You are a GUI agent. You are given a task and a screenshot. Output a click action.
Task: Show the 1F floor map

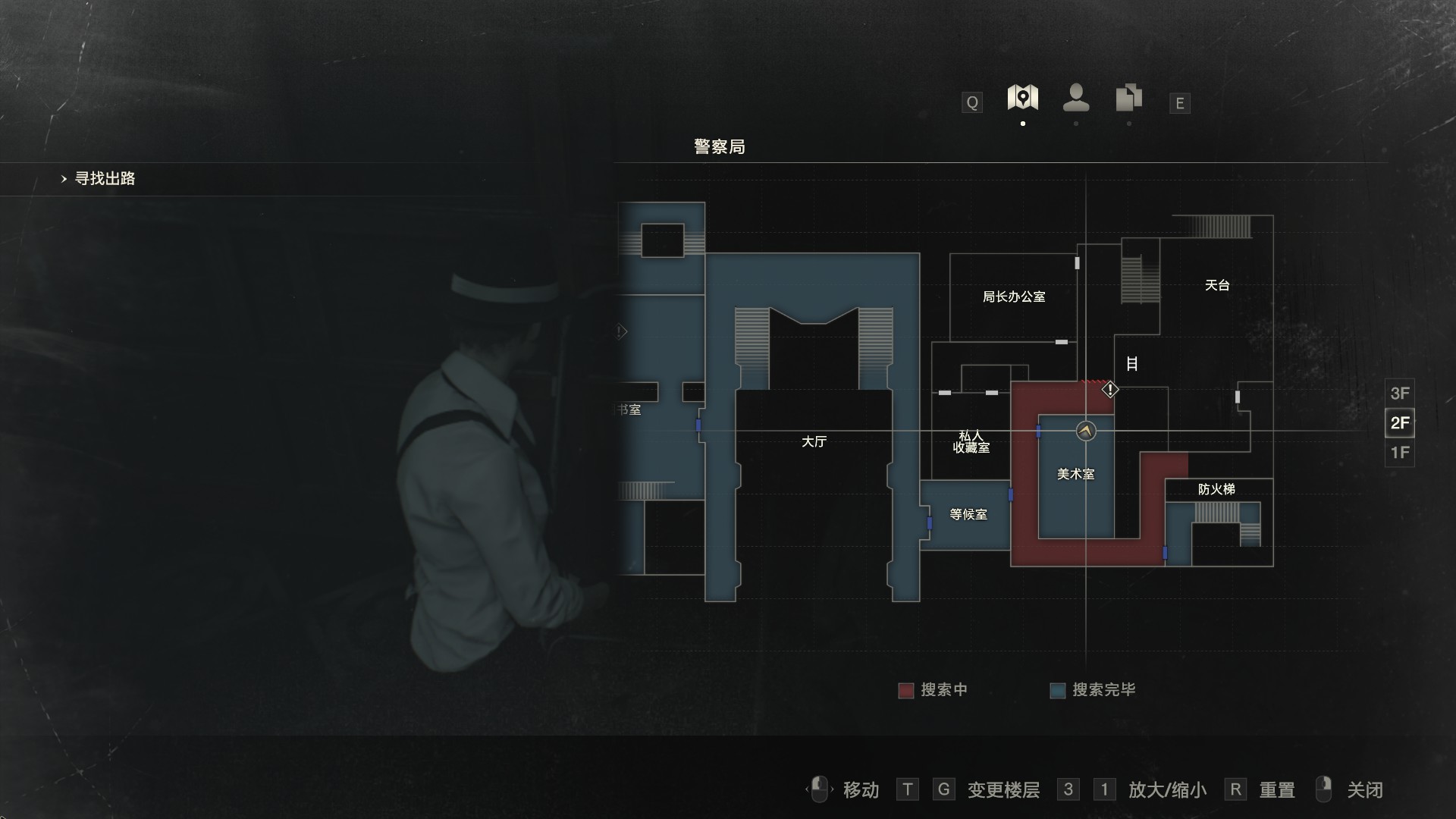(x=1399, y=453)
